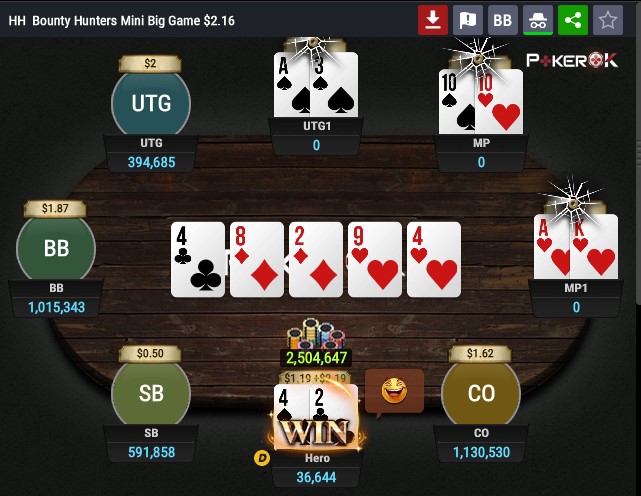Image resolution: width=641 pixels, height=496 pixels.
Task: Select the UTG player avatar
Action: (x=151, y=102)
